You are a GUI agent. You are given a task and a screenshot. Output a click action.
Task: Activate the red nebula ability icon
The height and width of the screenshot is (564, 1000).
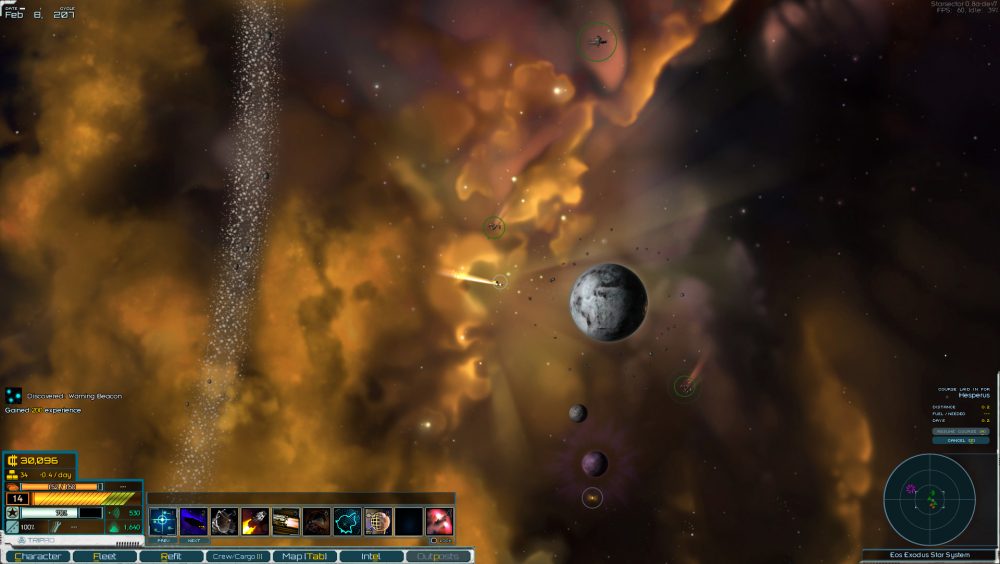pos(439,521)
